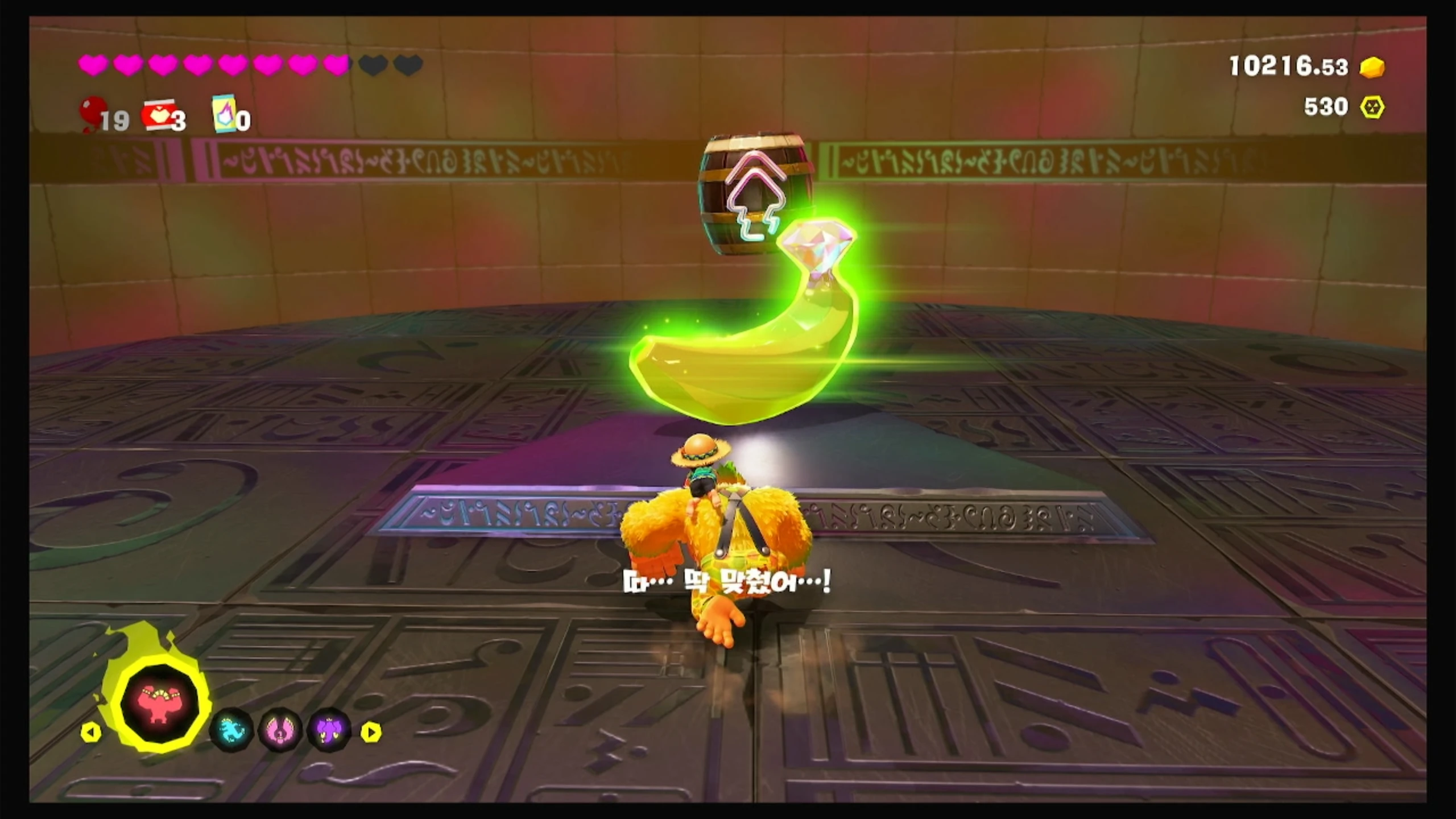Click the right arrow of the Bananza selector

click(371, 732)
